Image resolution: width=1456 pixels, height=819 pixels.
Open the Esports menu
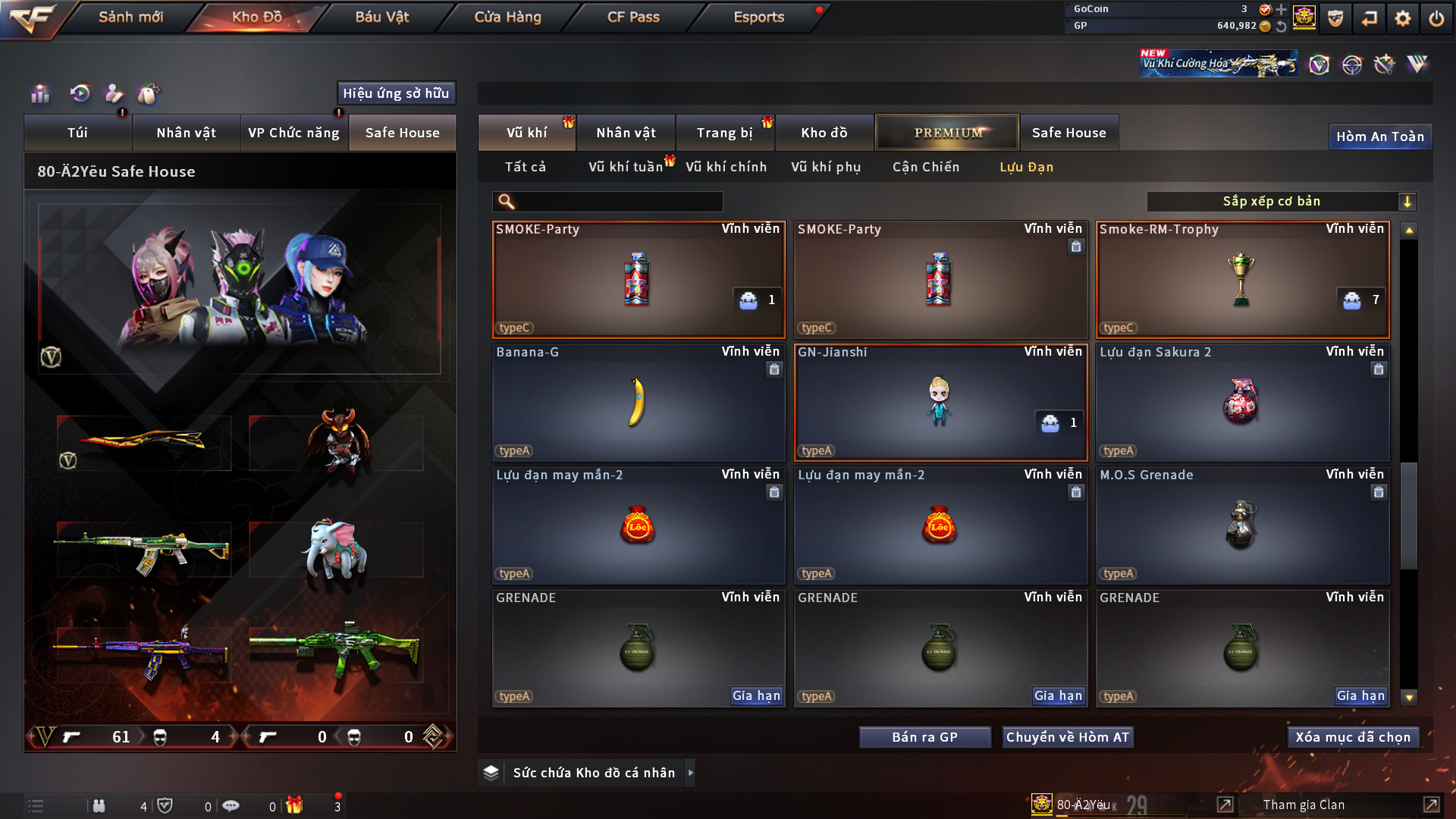tap(758, 17)
